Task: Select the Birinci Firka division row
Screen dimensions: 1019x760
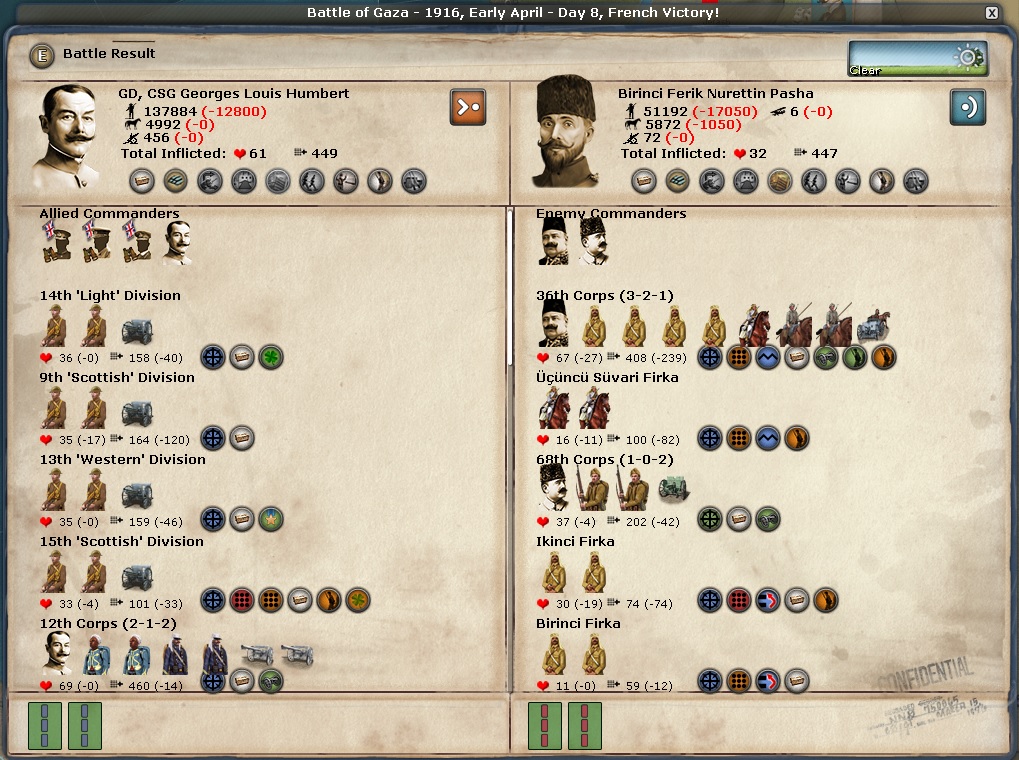Action: click(x=578, y=624)
